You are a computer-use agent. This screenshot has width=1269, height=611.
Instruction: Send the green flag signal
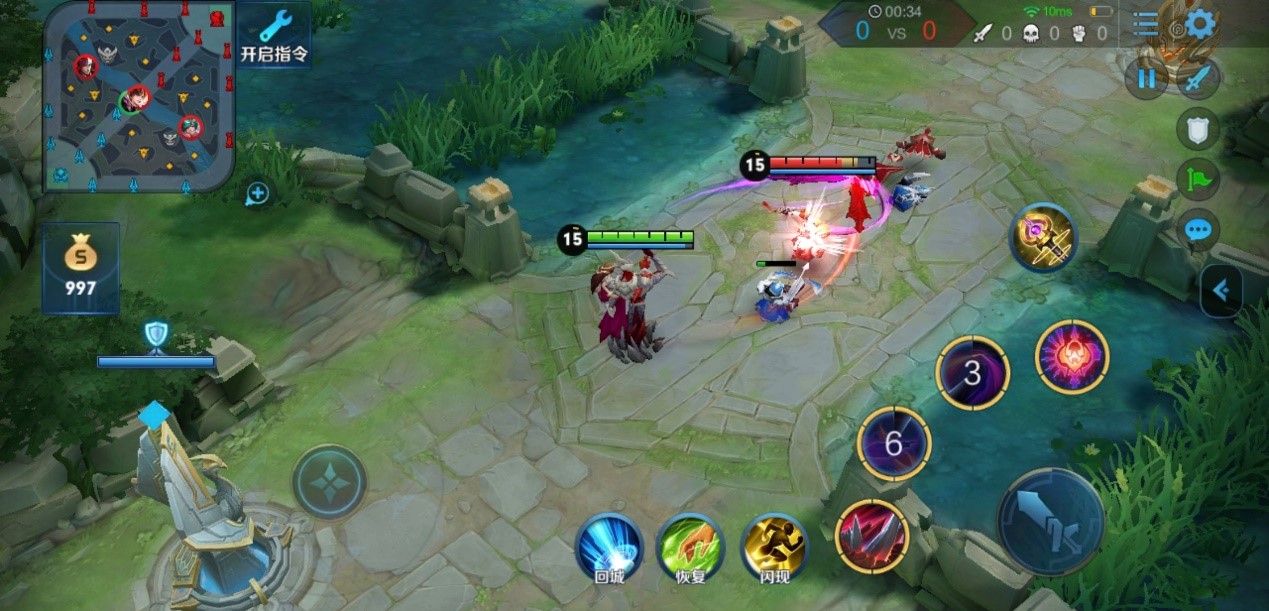[1197, 179]
